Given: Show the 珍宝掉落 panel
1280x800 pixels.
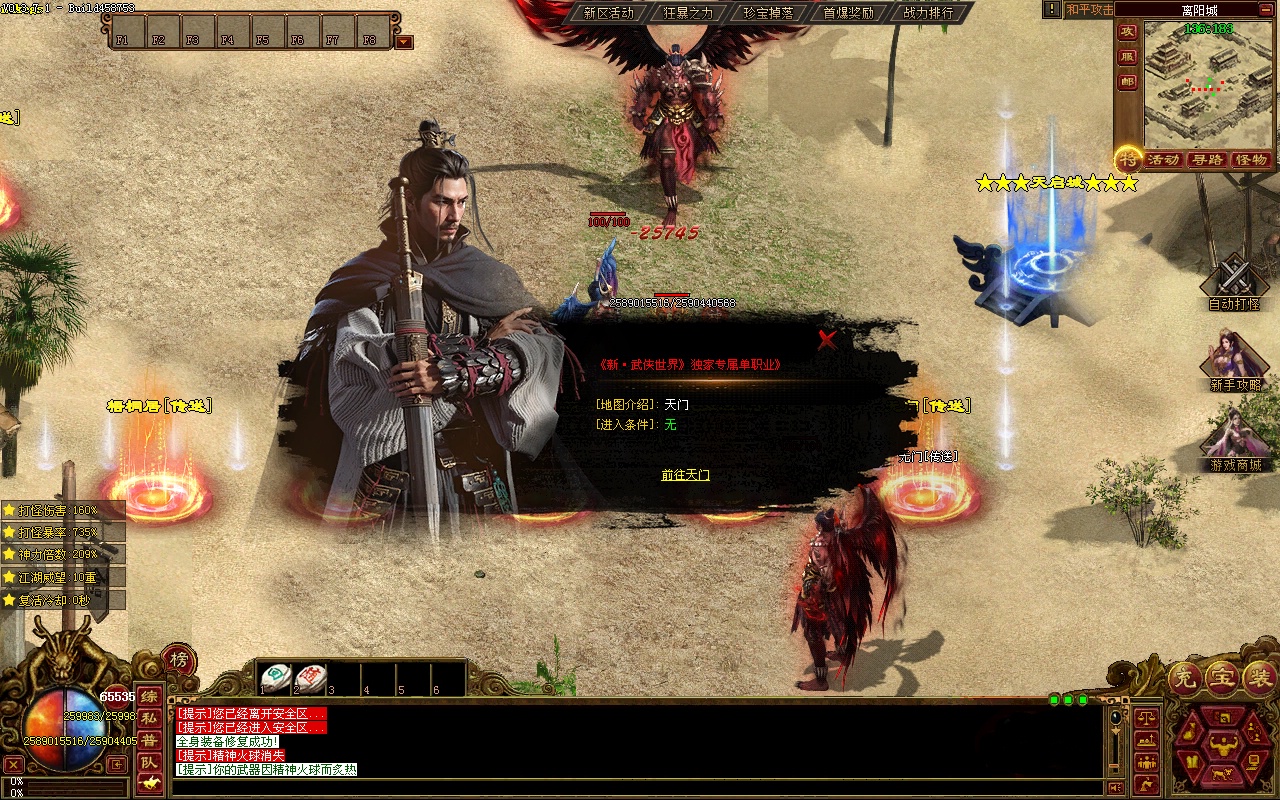Looking at the screenshot, I should 768,13.
